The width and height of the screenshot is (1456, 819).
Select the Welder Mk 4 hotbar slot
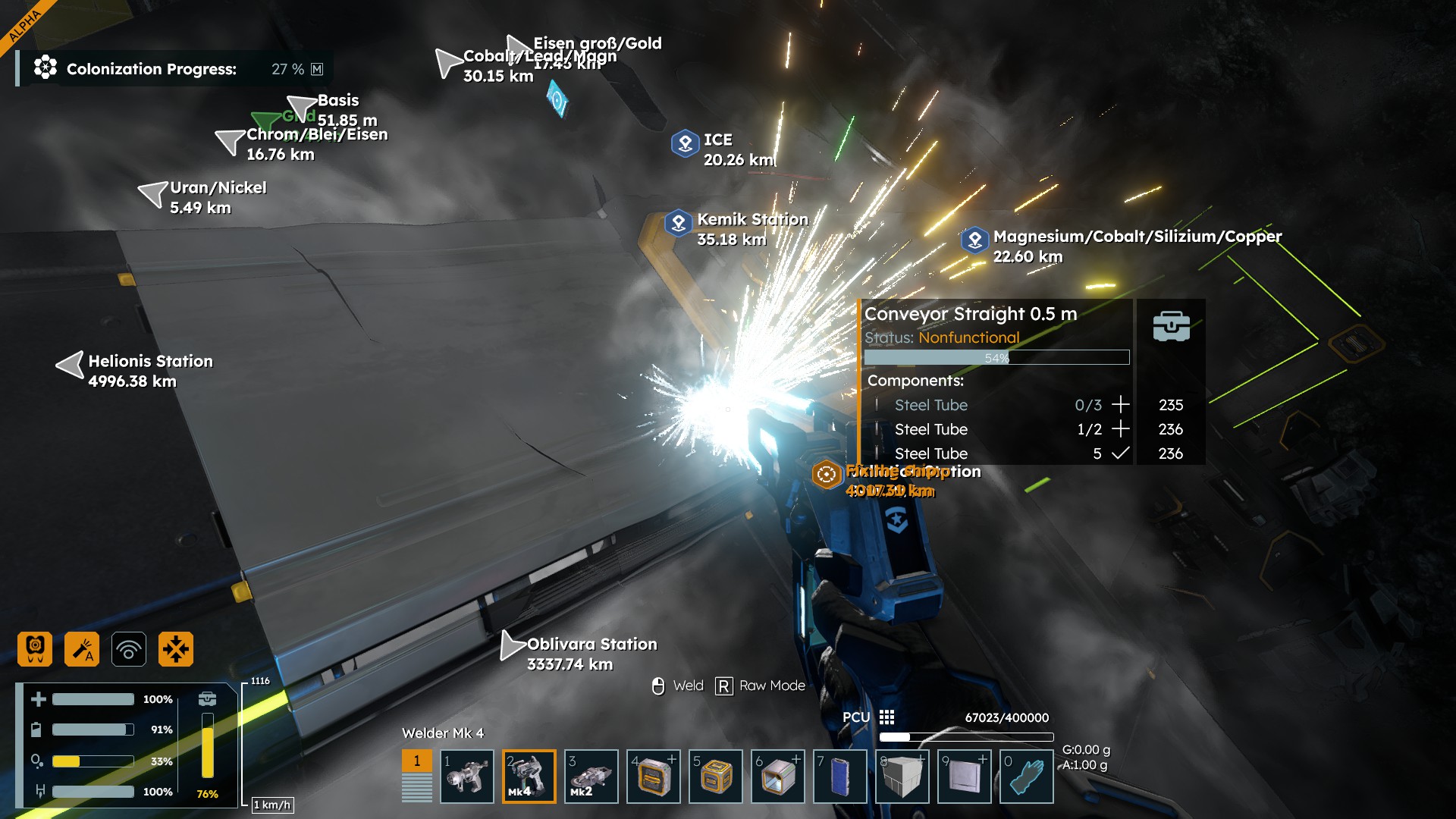click(x=529, y=776)
